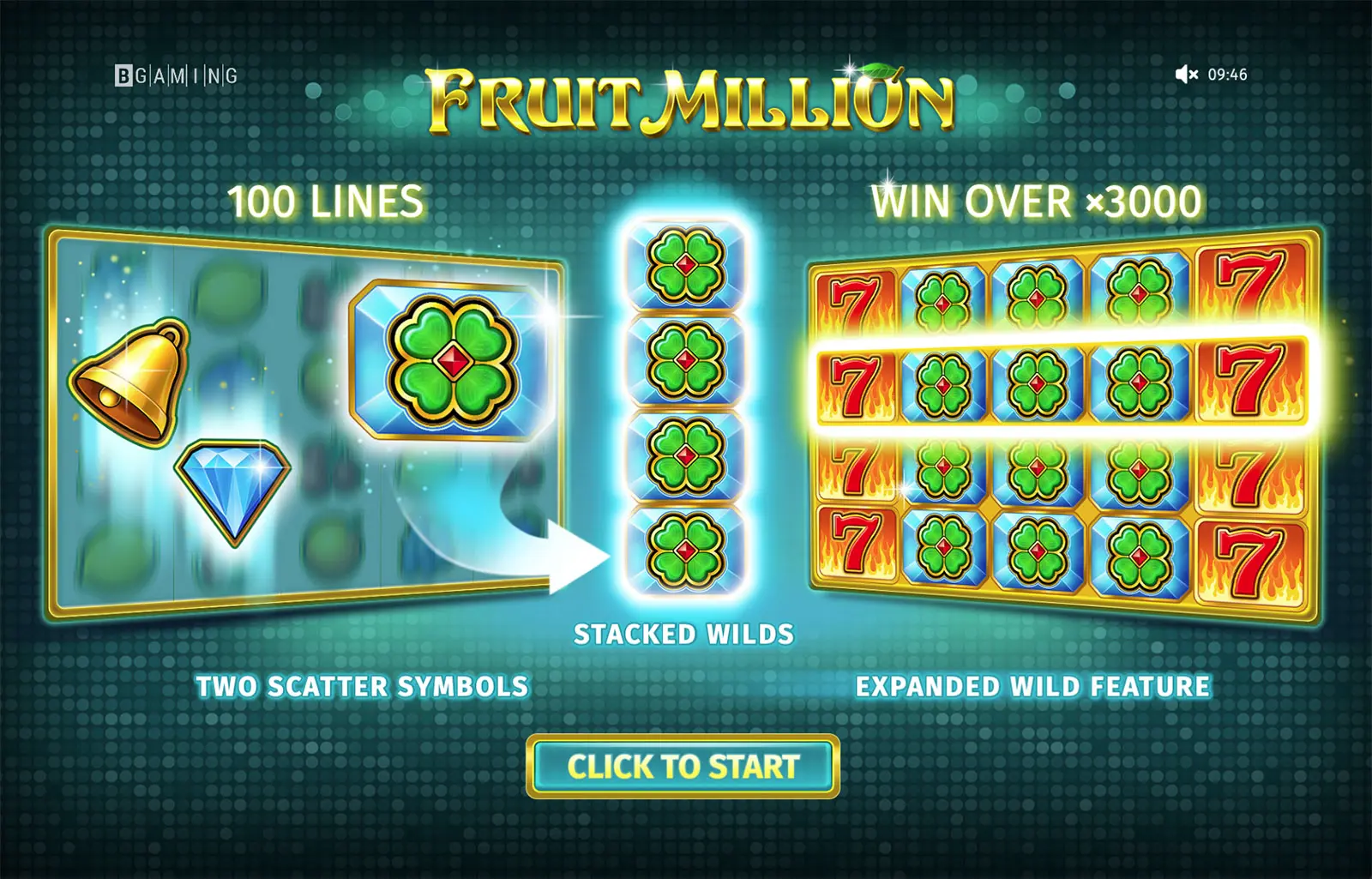
Task: Click the Click to Start button
Action: 683,766
